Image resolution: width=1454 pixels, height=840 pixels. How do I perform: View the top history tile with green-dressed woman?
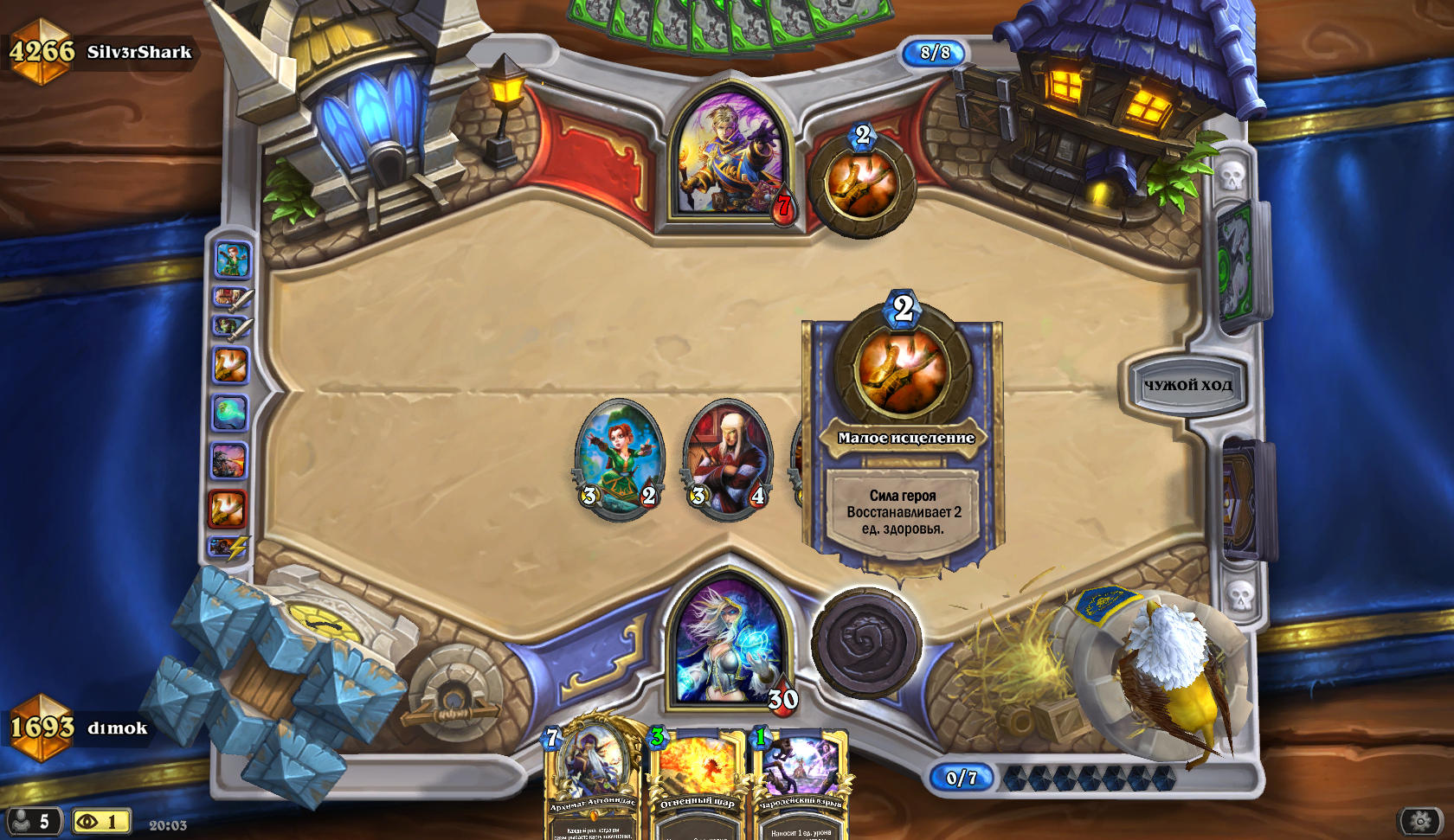coord(232,260)
